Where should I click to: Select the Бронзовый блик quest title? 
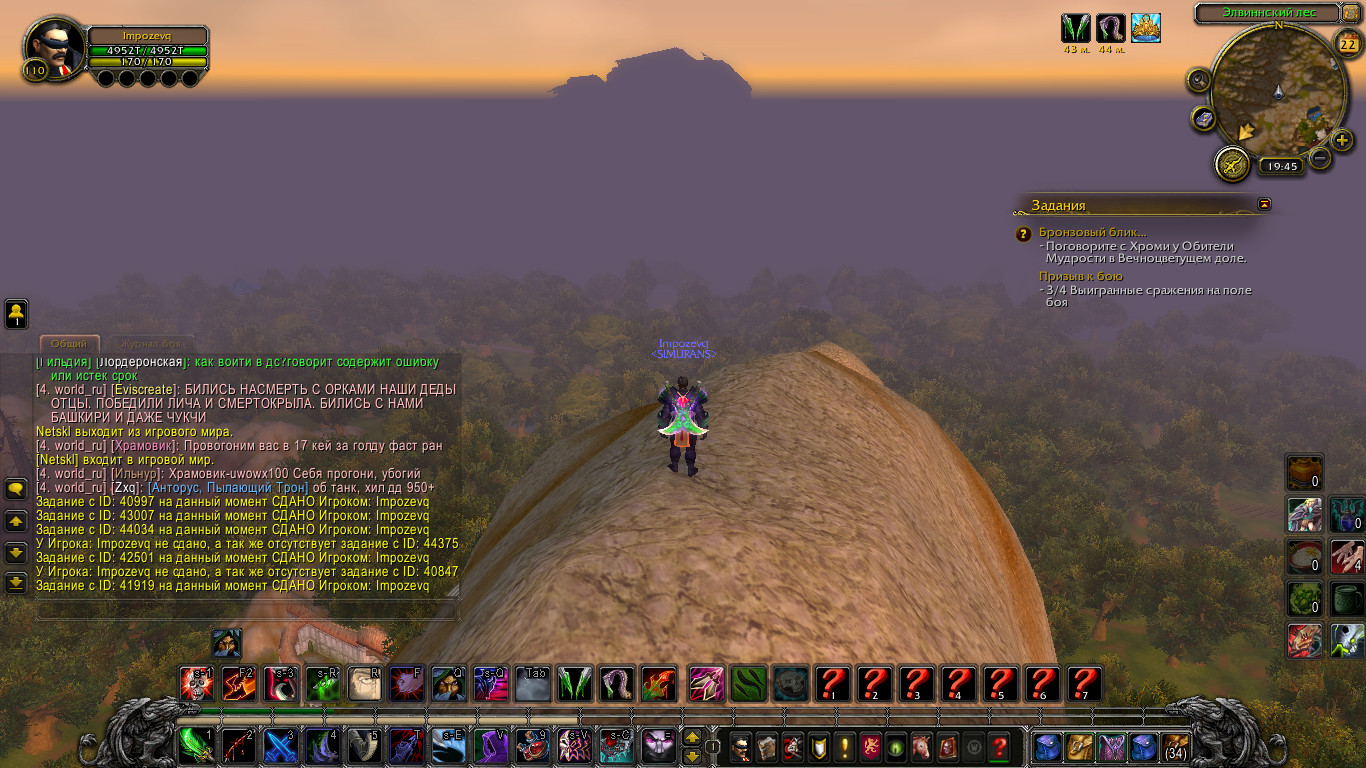[1078, 232]
